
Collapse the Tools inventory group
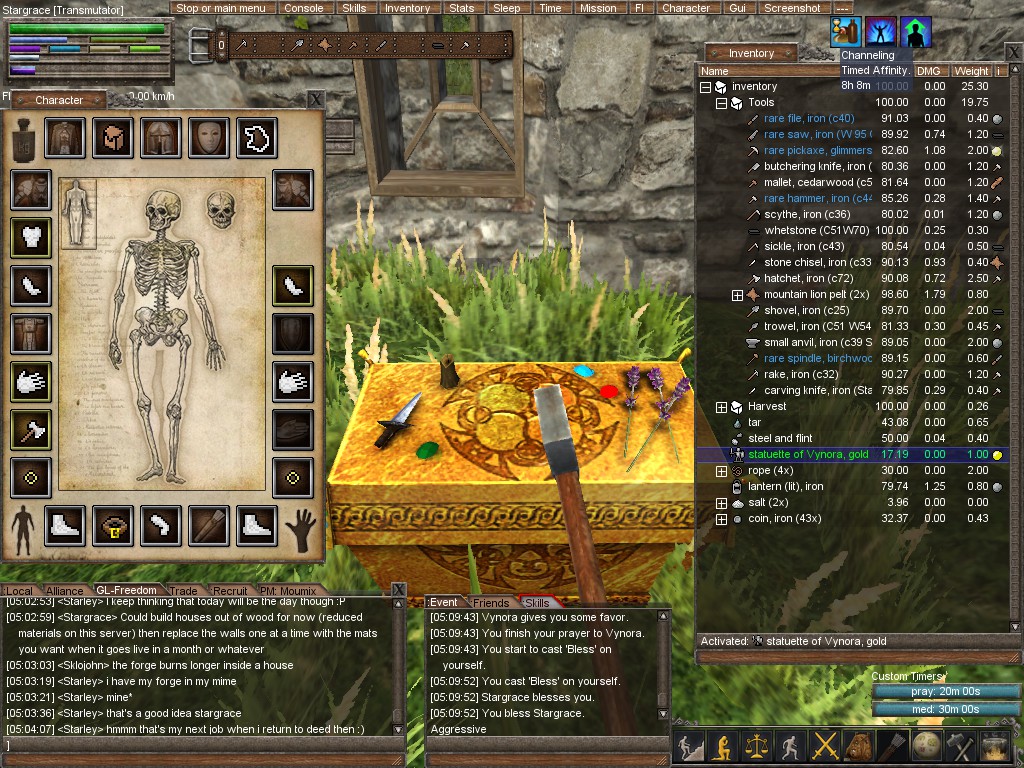pyautogui.click(x=721, y=103)
